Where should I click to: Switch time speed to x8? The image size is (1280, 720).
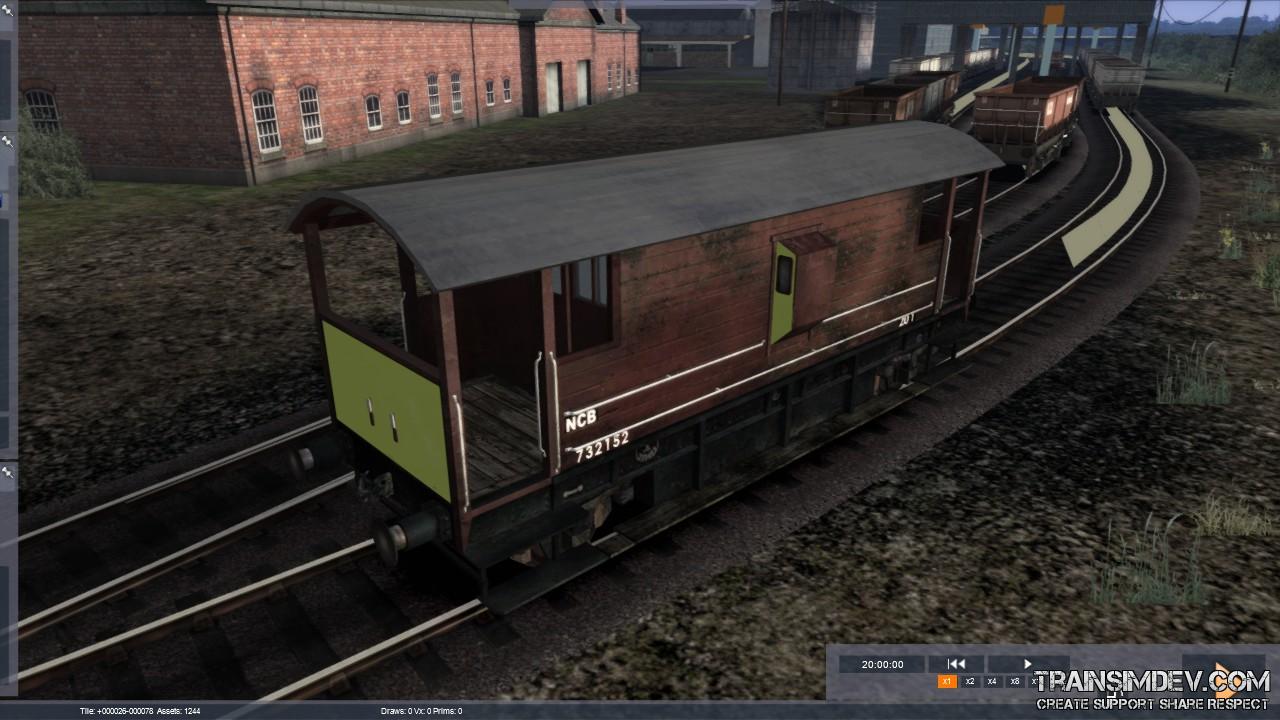click(x=1015, y=682)
